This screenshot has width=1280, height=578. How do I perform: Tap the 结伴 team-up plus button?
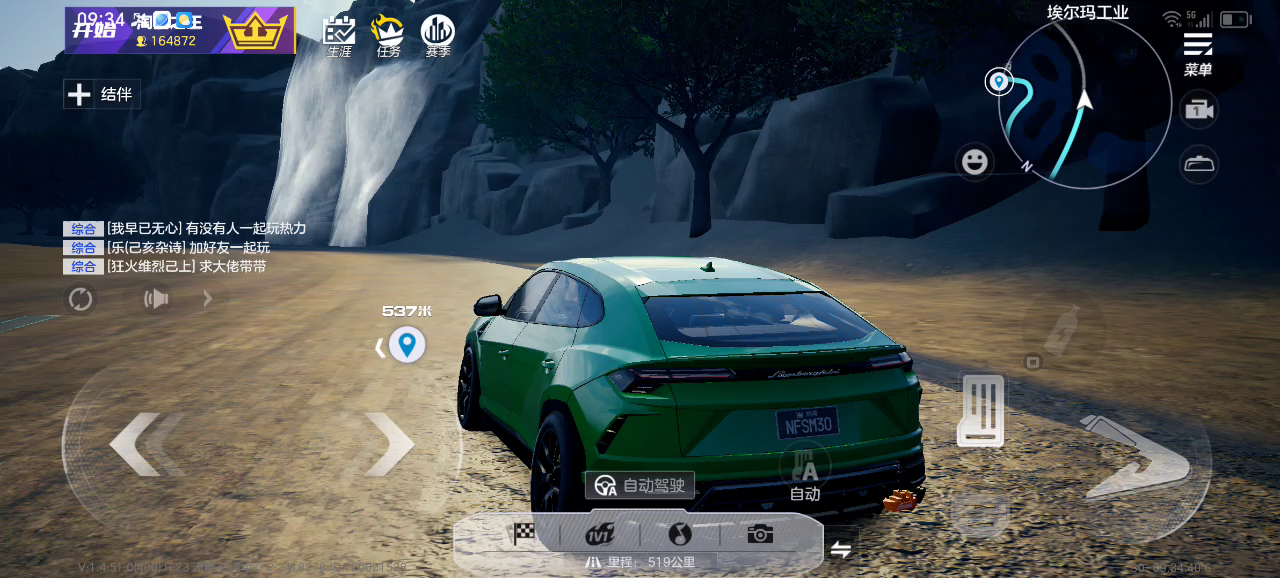pyautogui.click(x=101, y=95)
